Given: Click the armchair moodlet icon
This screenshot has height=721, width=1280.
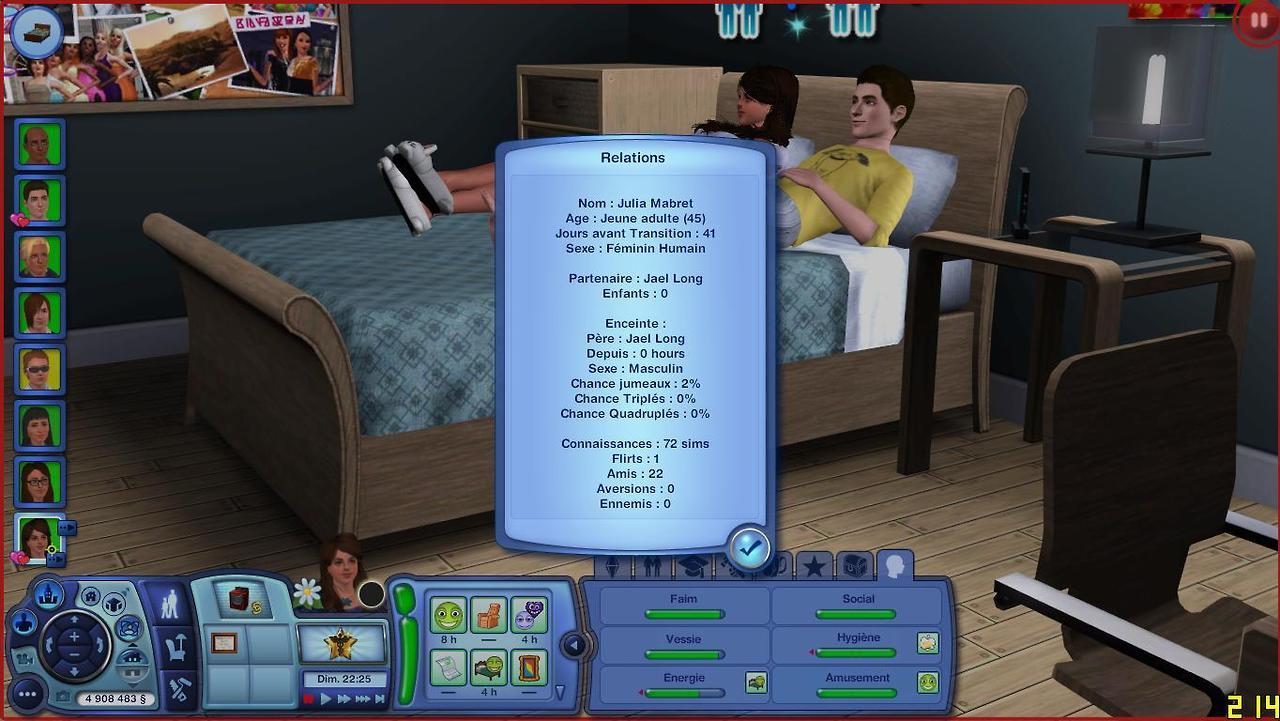Looking at the screenshot, I should pyautogui.click(x=489, y=615).
